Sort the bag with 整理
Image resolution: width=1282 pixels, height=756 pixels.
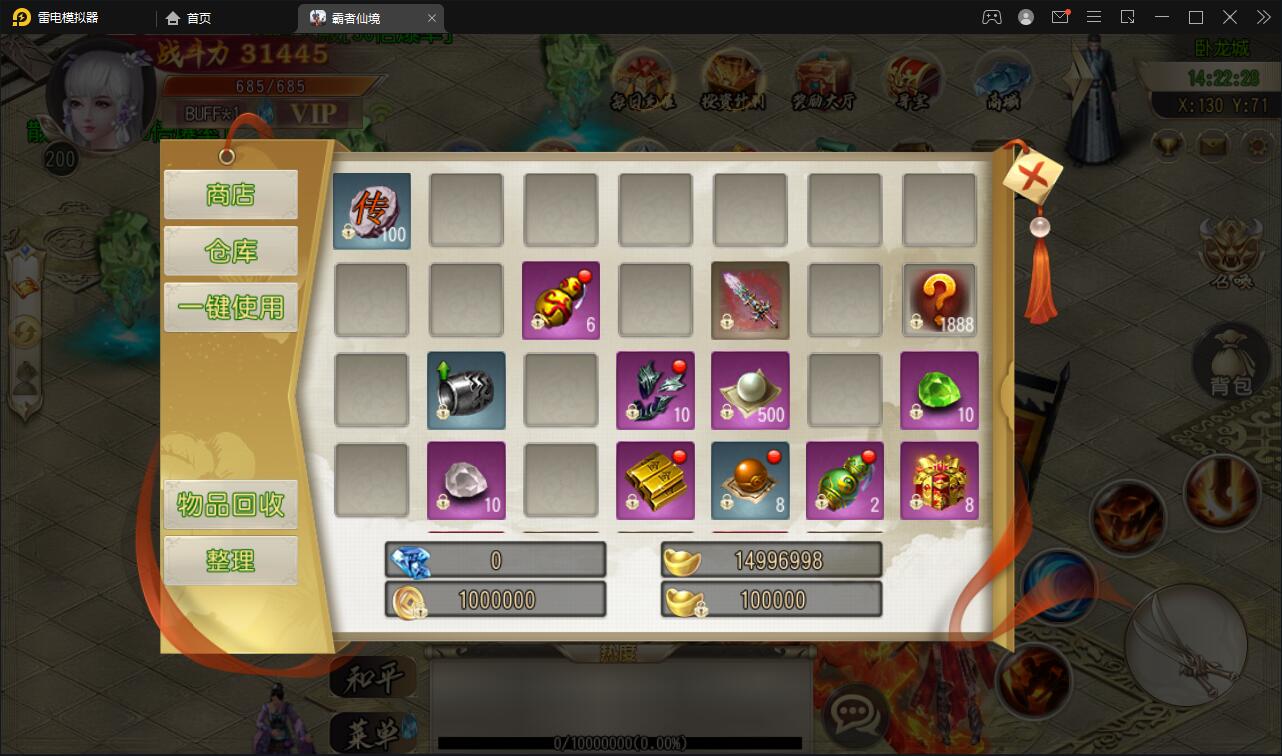pos(230,560)
